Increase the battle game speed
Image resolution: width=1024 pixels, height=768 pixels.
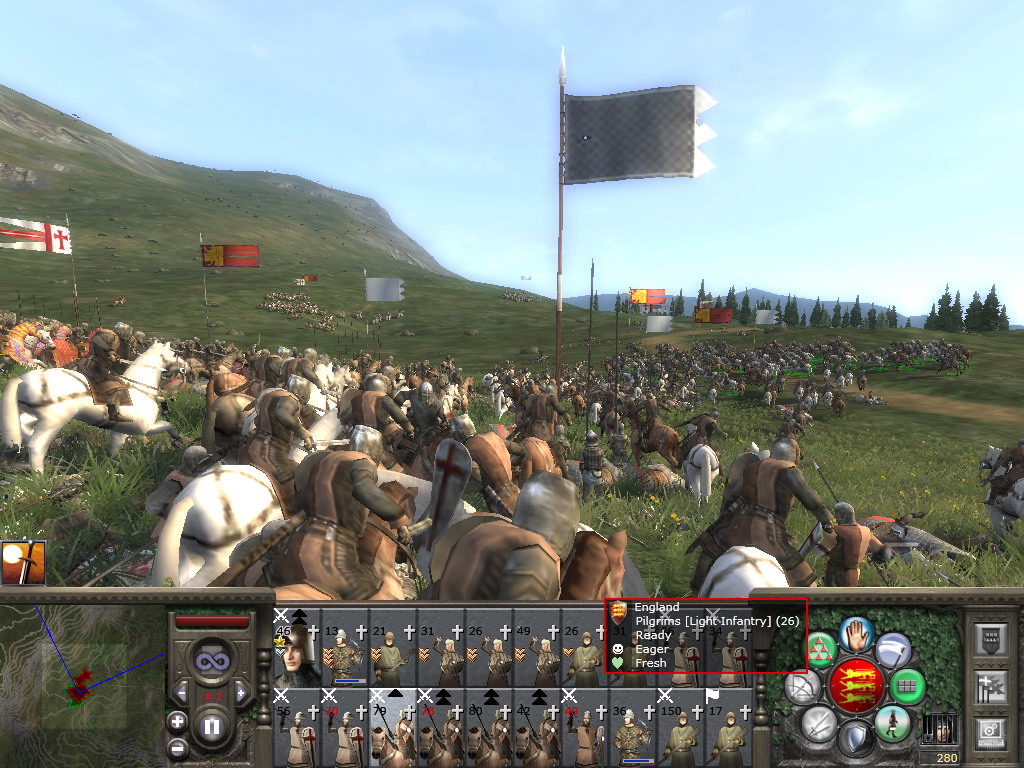(241, 692)
